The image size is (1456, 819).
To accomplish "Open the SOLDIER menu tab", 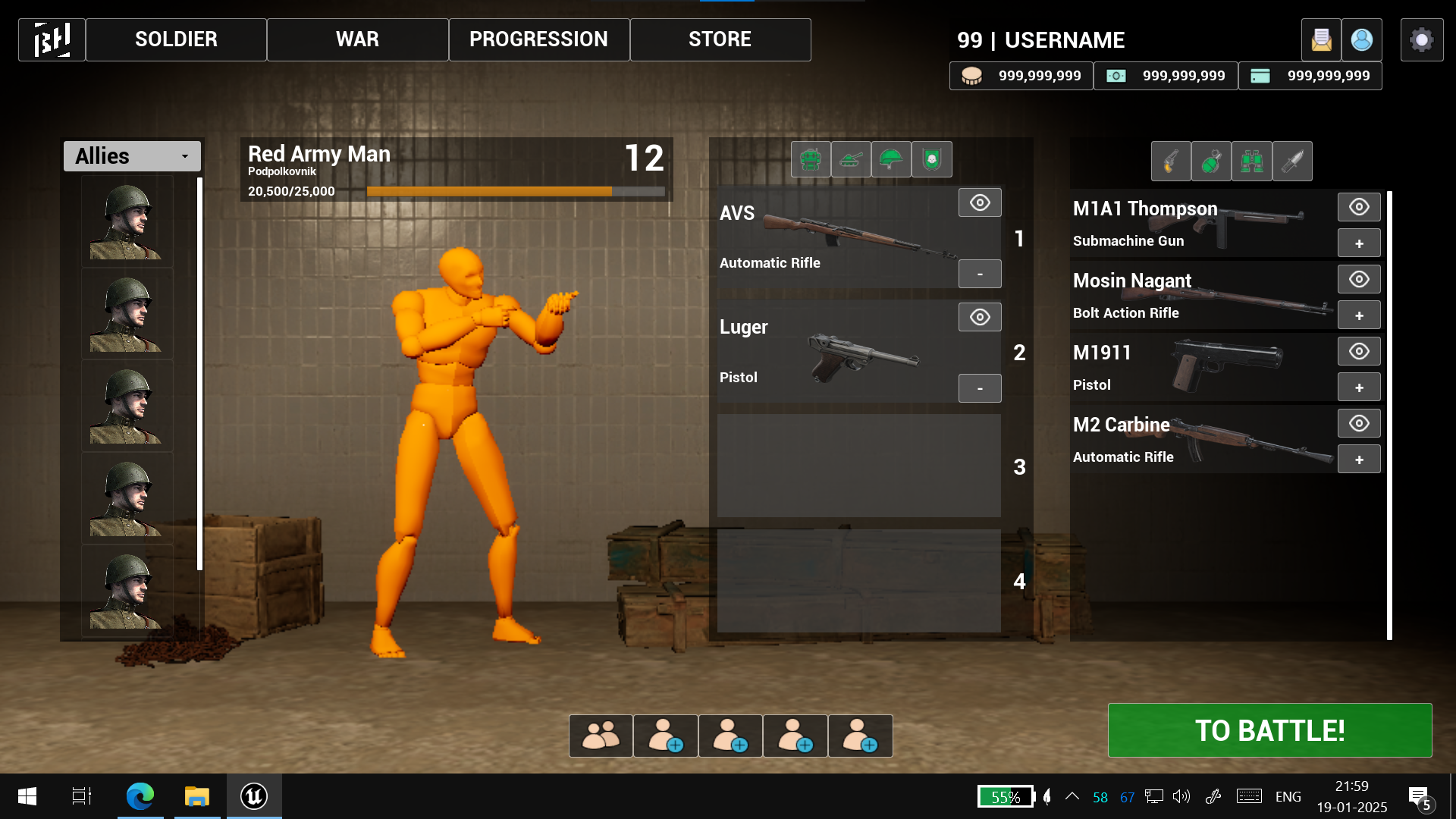I will (x=176, y=39).
